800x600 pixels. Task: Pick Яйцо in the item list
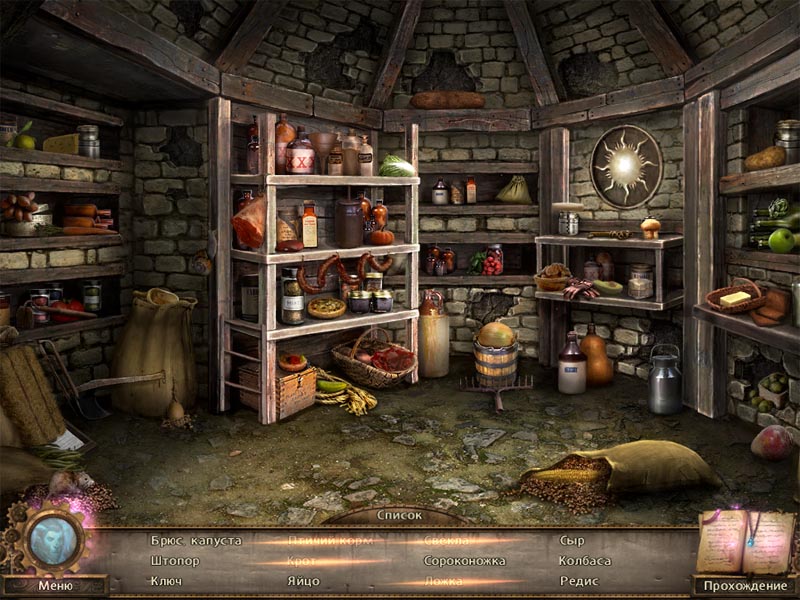click(x=303, y=581)
